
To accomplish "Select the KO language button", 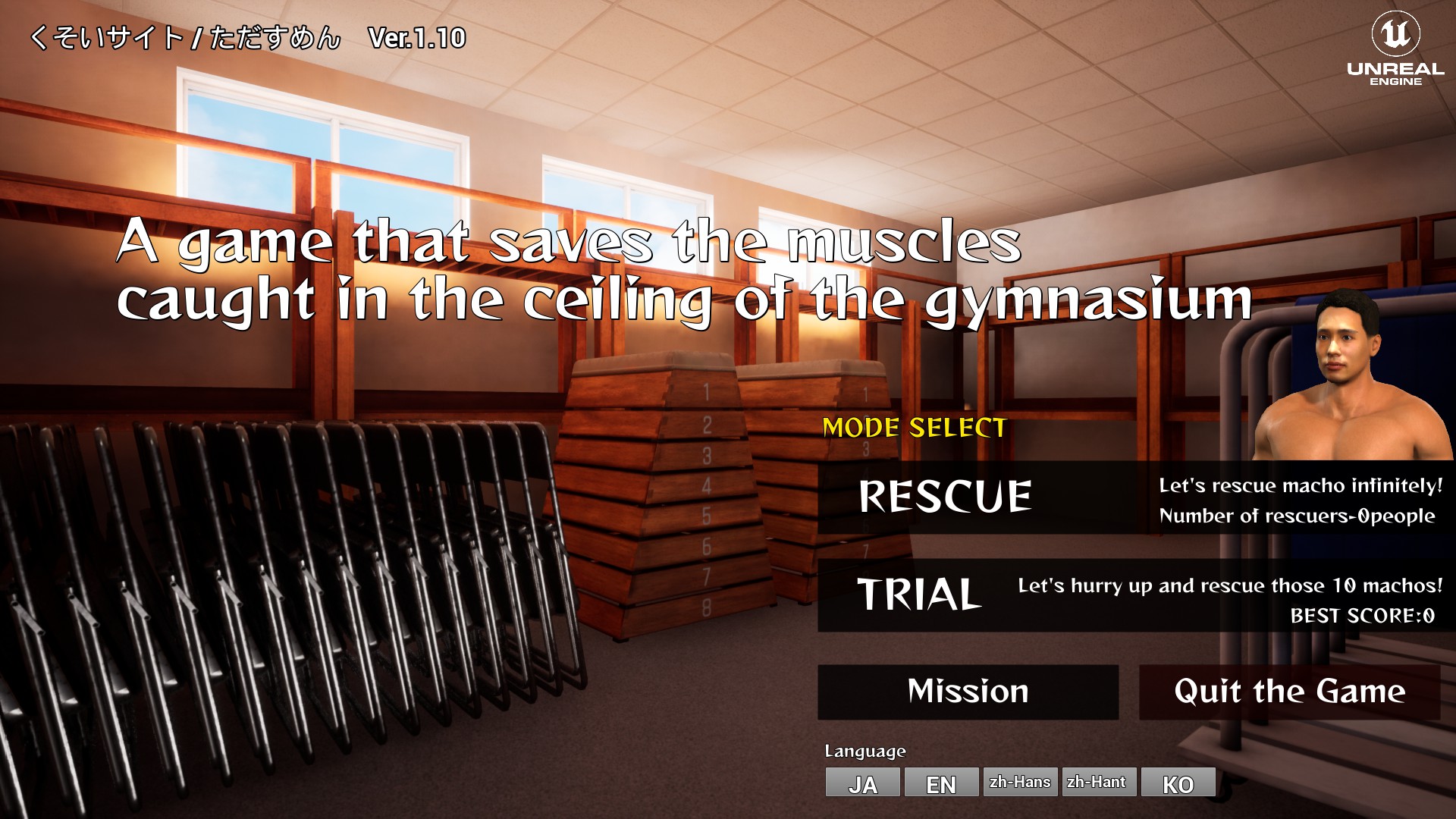I will tap(1178, 783).
